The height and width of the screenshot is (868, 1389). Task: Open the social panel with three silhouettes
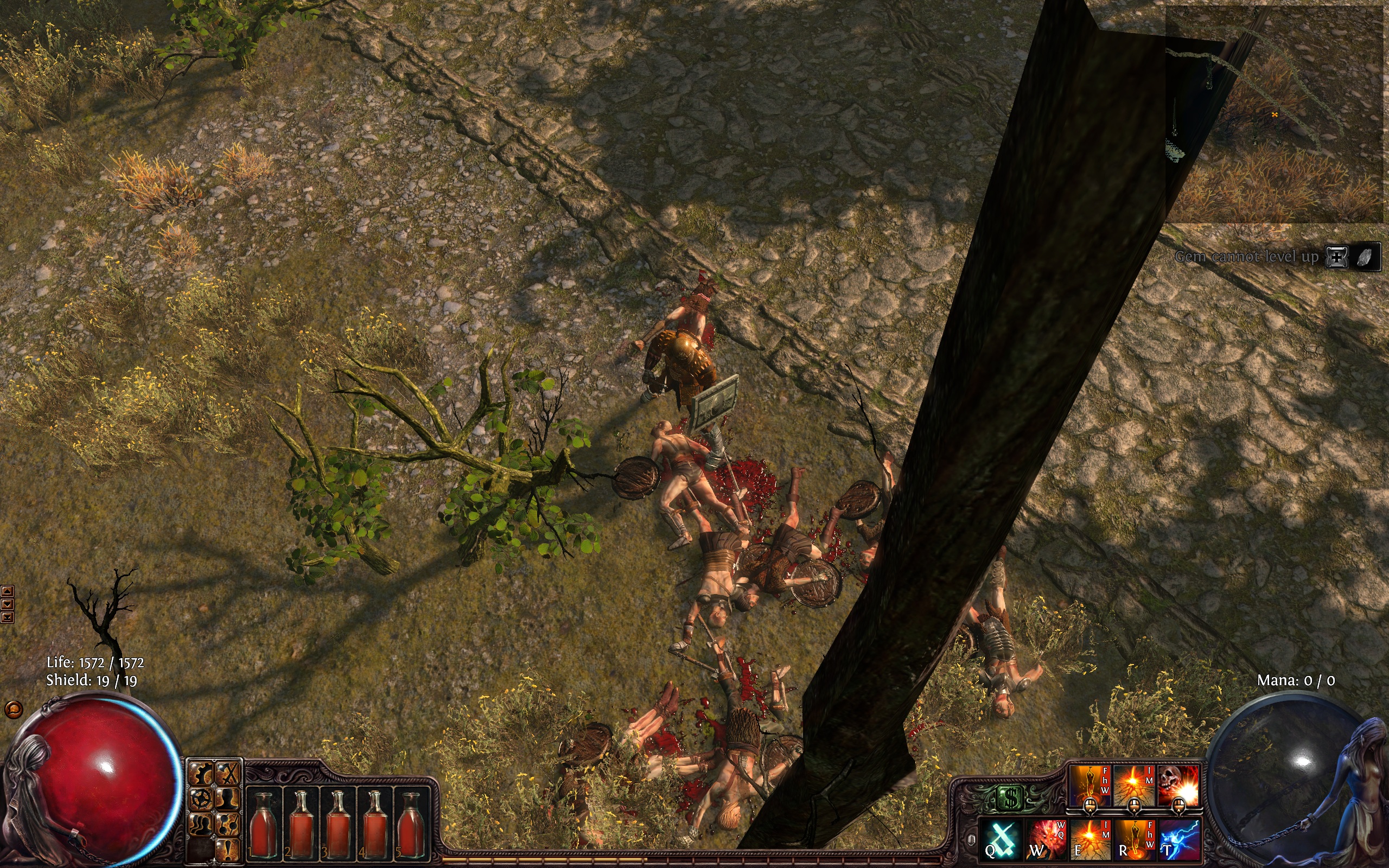[202, 825]
